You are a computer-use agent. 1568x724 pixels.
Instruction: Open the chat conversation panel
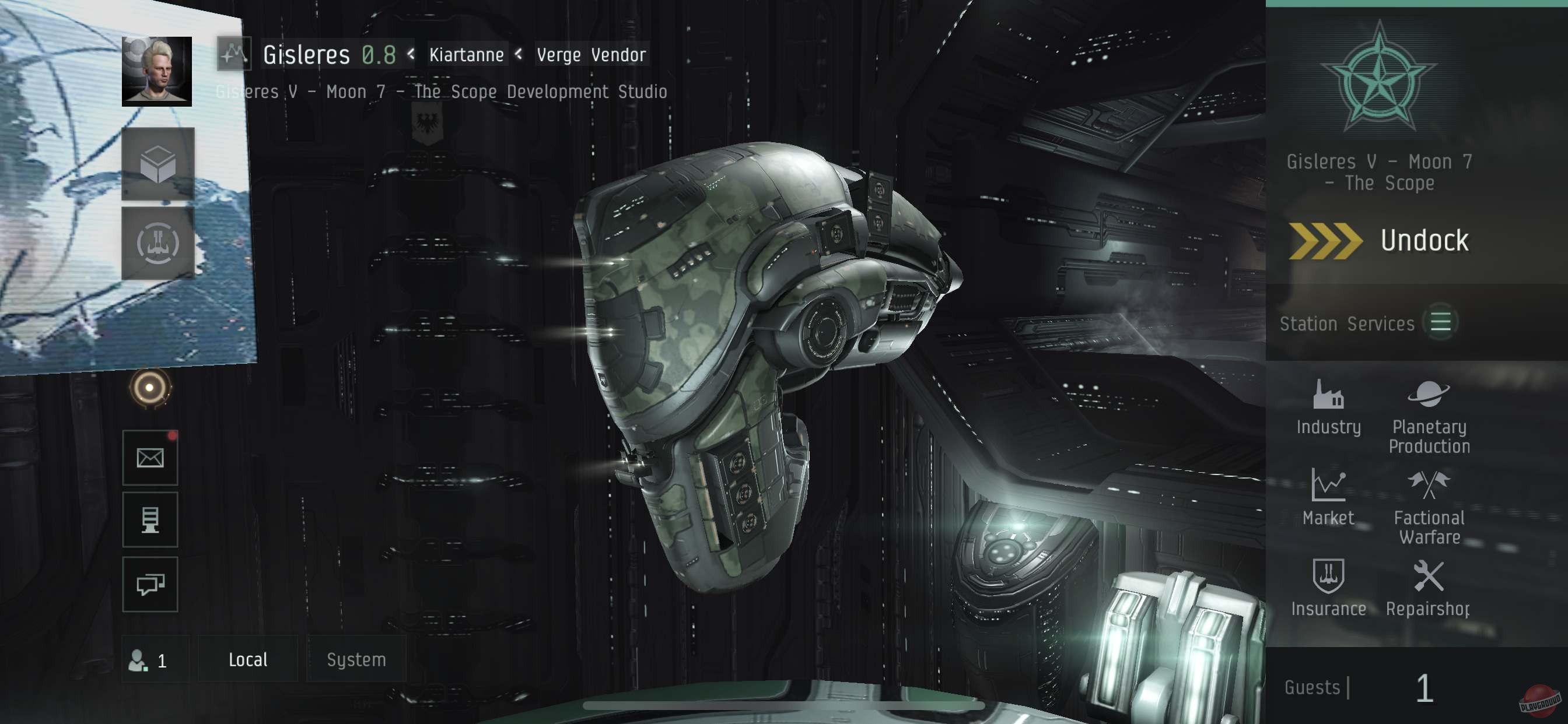pyautogui.click(x=150, y=585)
